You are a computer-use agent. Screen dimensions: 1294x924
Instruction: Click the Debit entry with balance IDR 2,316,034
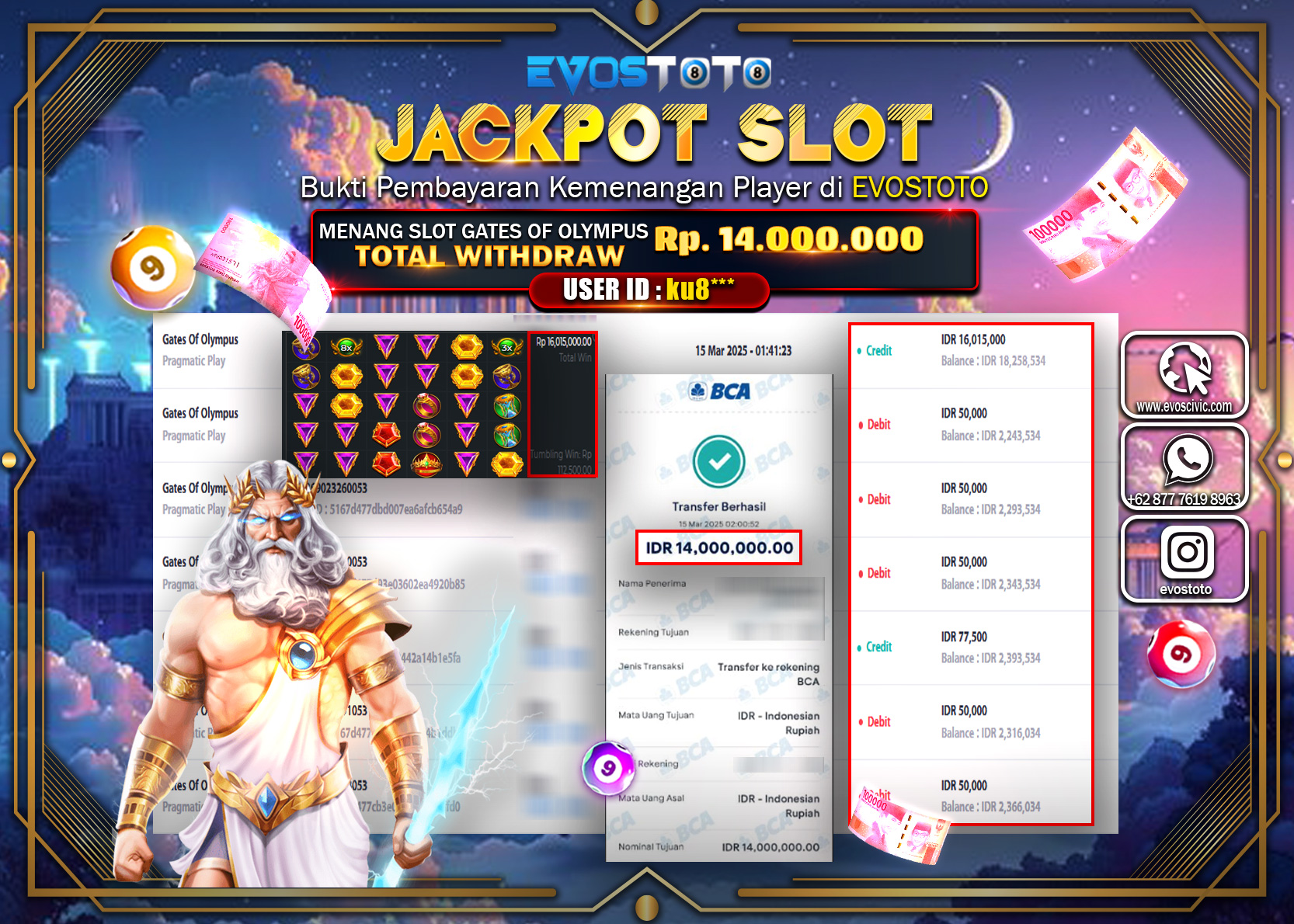click(x=970, y=721)
